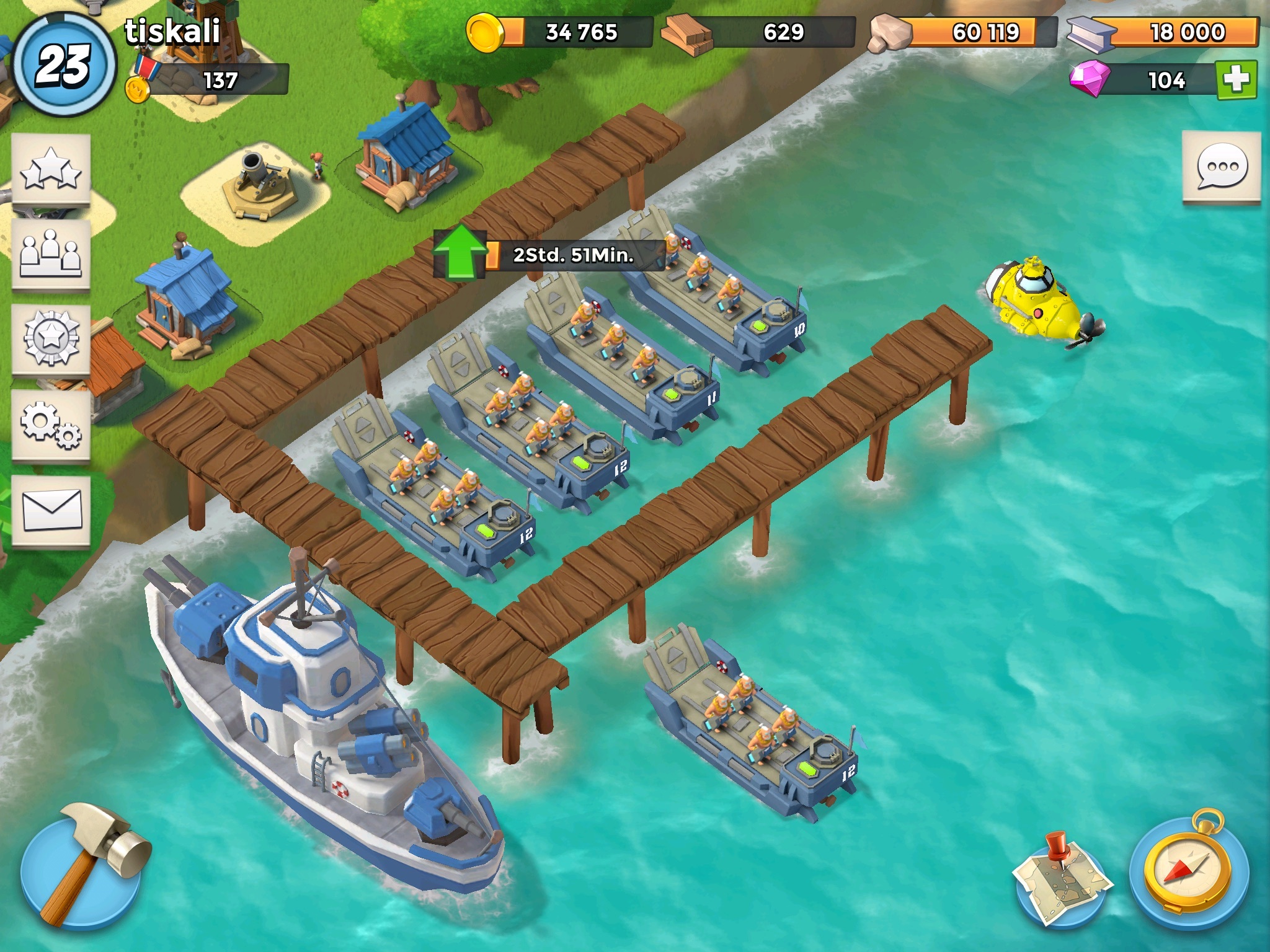Show the friends leaderboard panel
The width and height of the screenshot is (1270, 952).
tap(51, 254)
